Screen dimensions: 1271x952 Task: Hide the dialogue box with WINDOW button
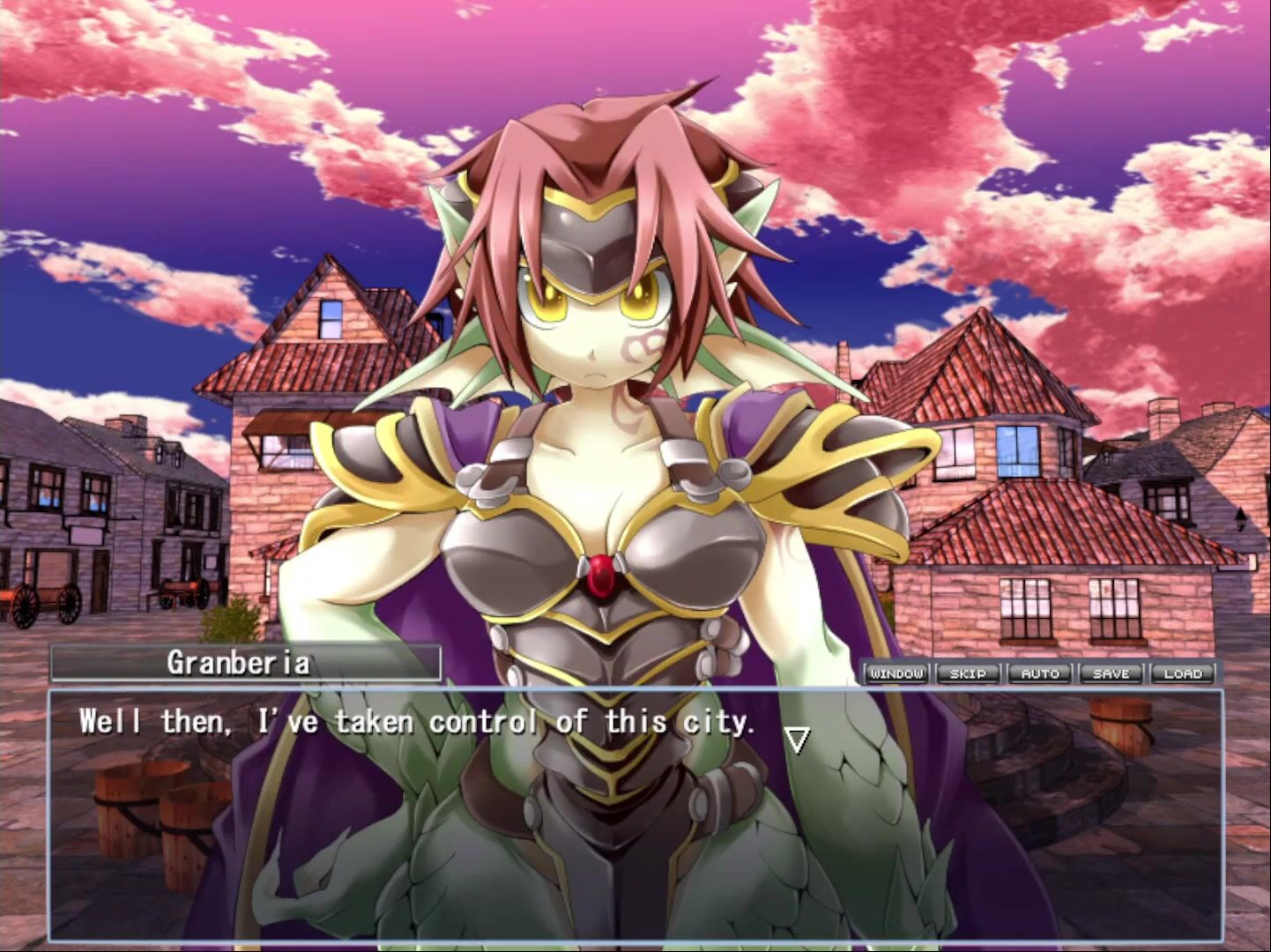click(896, 673)
